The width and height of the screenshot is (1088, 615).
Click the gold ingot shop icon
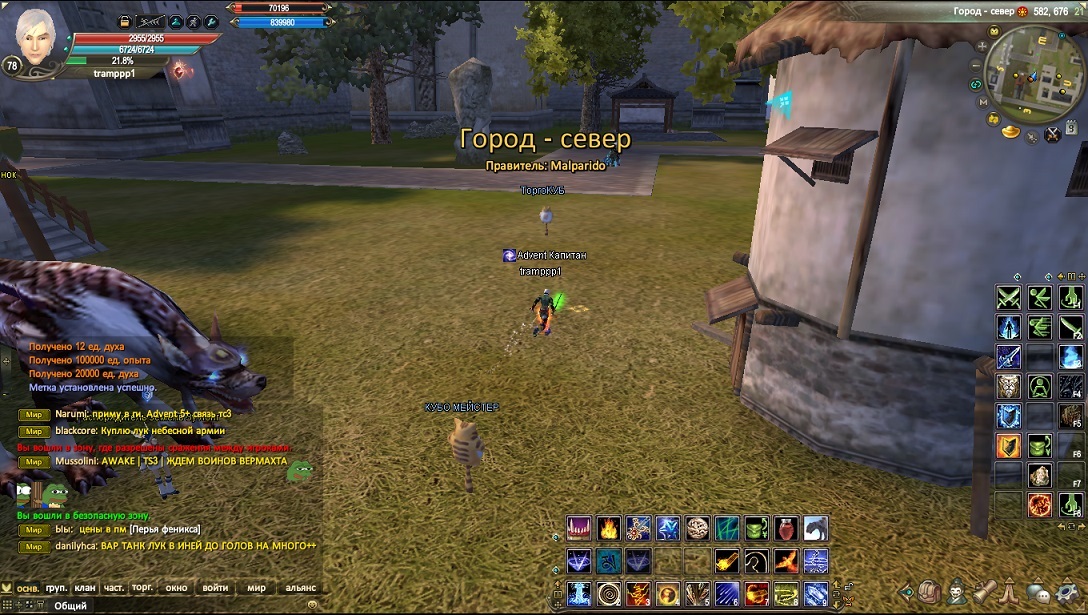[1011, 131]
